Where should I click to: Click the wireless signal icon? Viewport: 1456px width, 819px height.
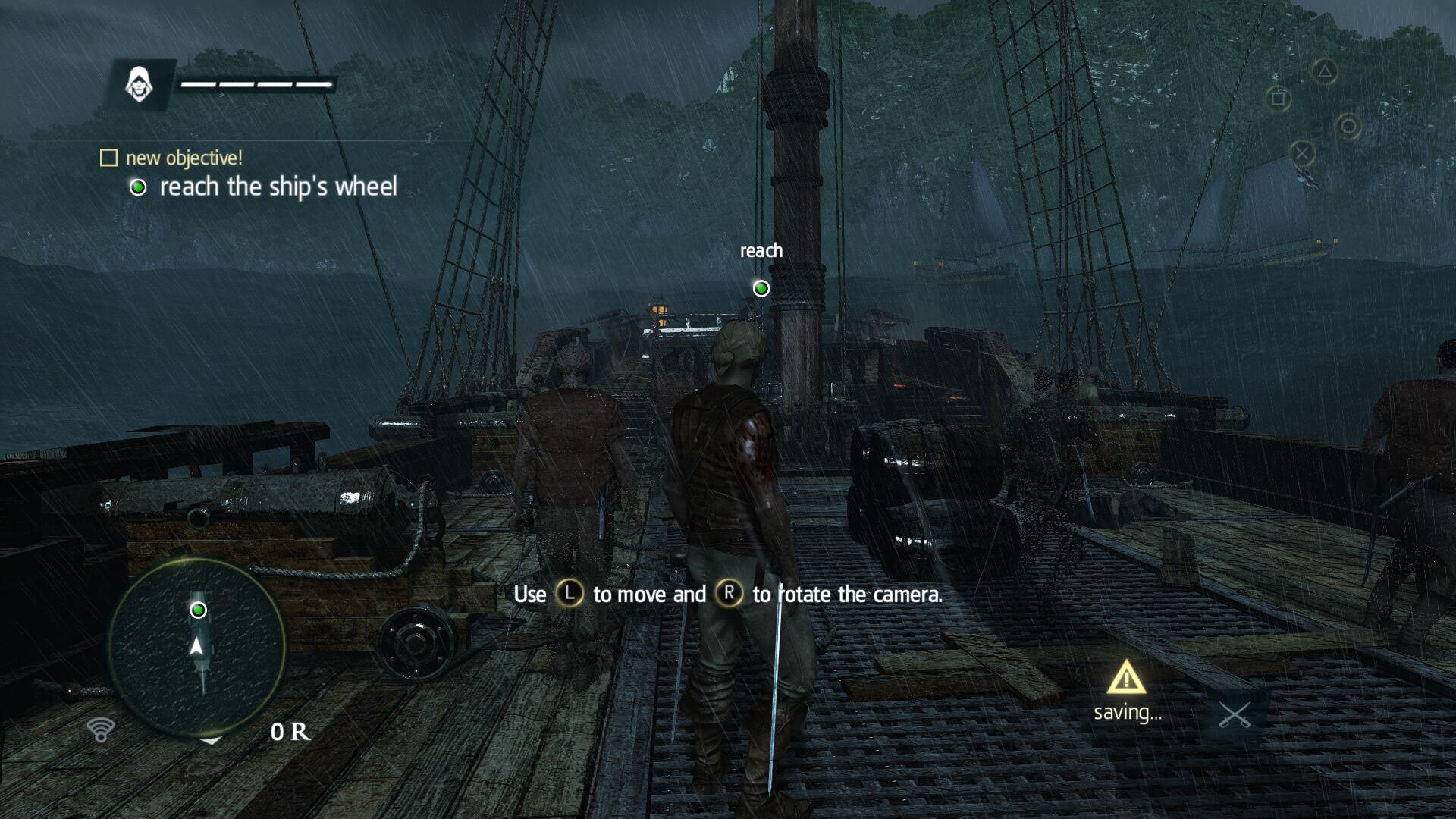pos(100,730)
